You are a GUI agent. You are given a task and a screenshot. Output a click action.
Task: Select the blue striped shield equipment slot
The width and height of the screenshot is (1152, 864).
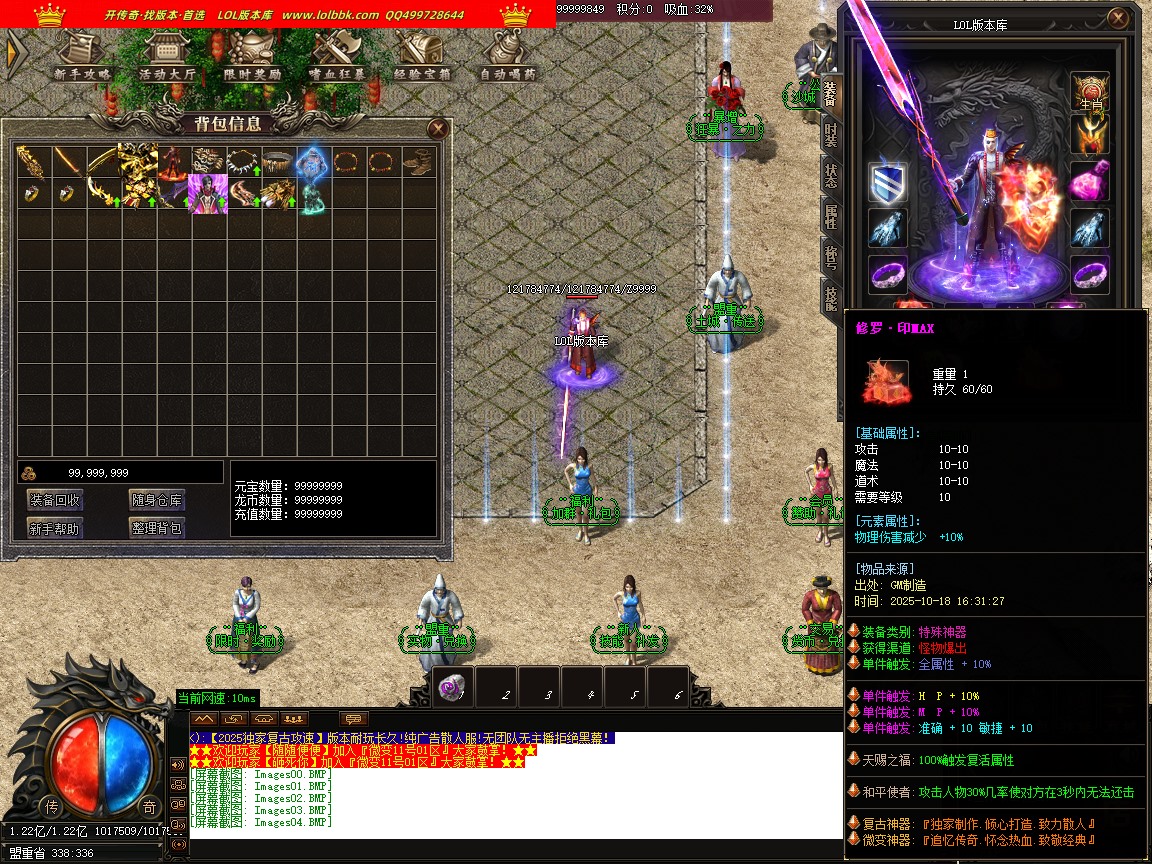[x=887, y=182]
